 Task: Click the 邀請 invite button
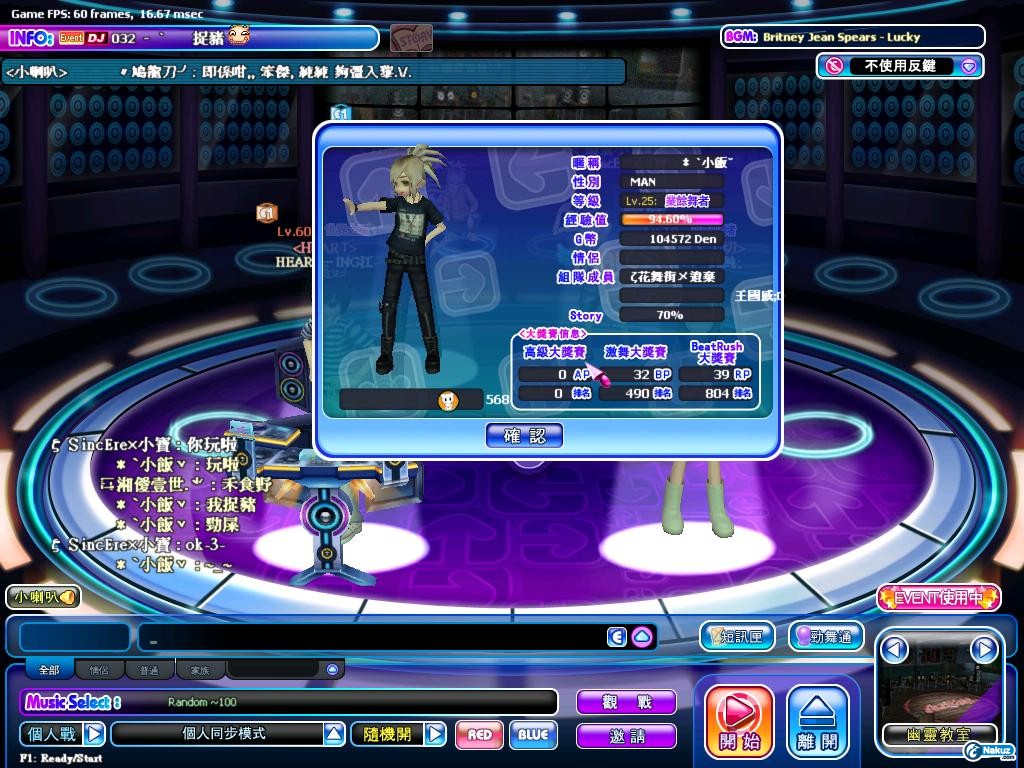pyautogui.click(x=626, y=737)
